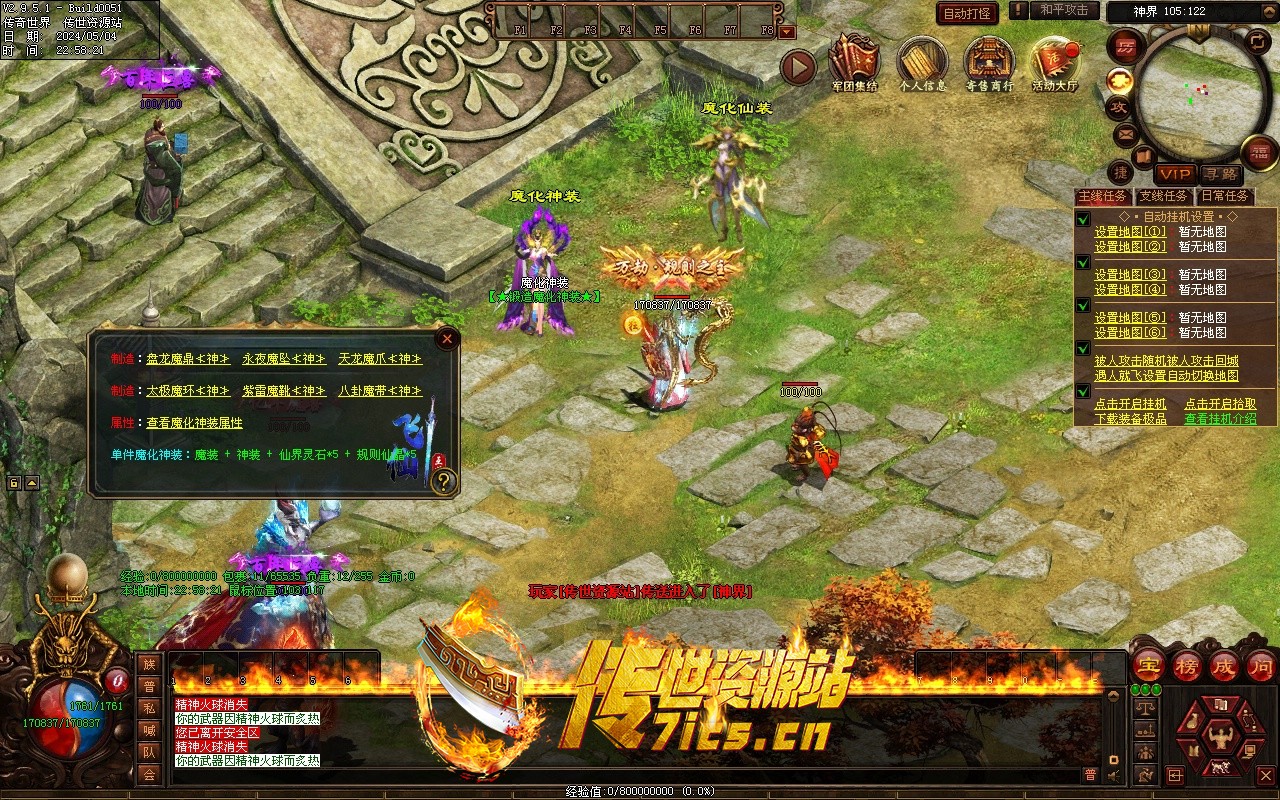Click 点击开启挂机 to start auto-play

click(1130, 404)
